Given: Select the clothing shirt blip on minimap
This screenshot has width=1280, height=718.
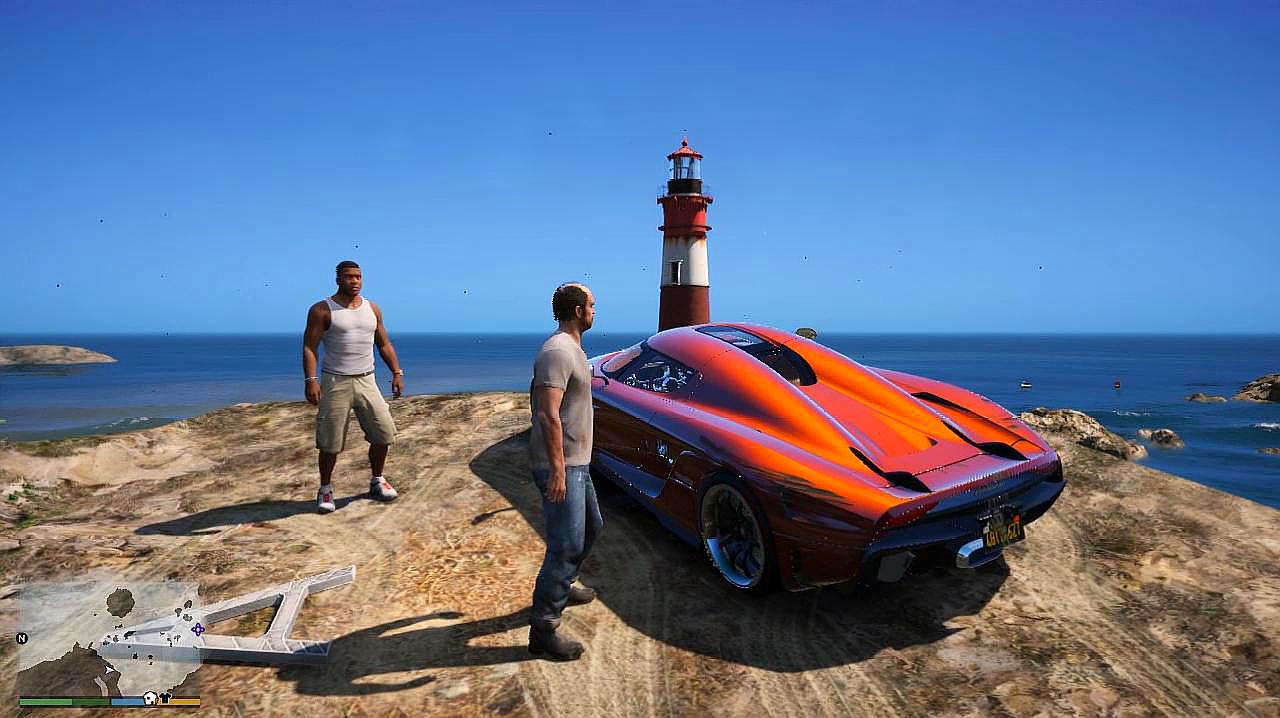Looking at the screenshot, I should (x=166, y=698).
